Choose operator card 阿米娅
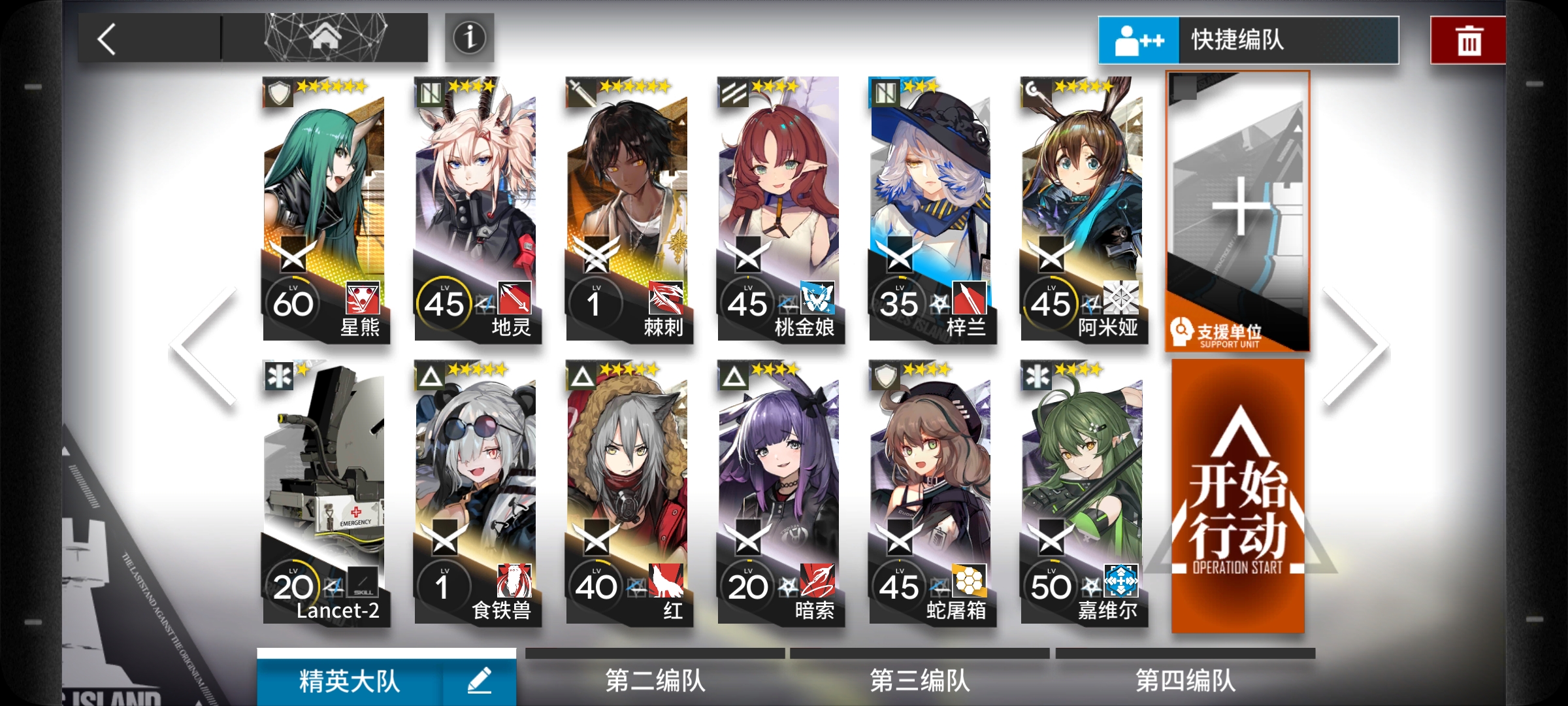This screenshot has height=706, width=1568. 1083,209
